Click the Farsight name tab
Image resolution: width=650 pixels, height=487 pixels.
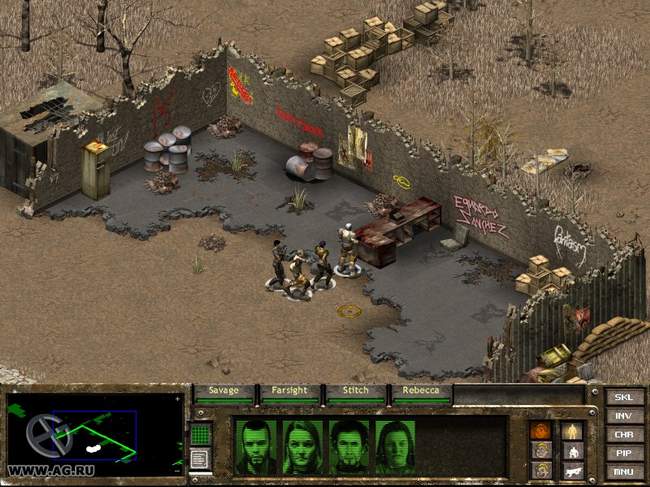(290, 391)
